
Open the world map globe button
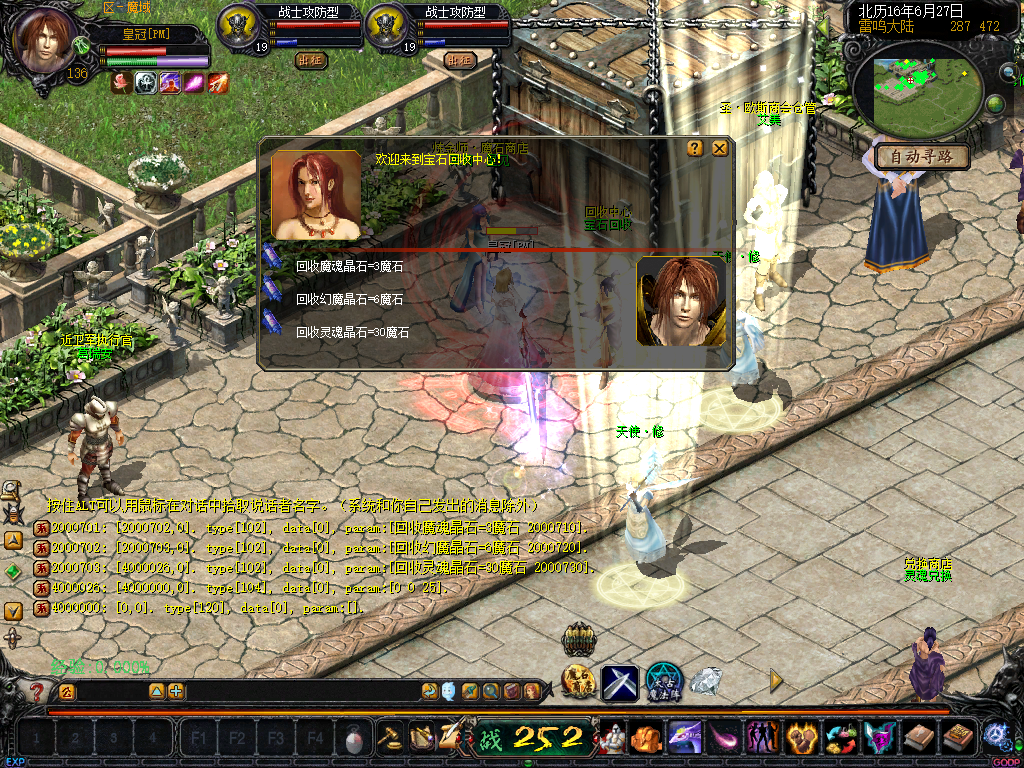995,104
